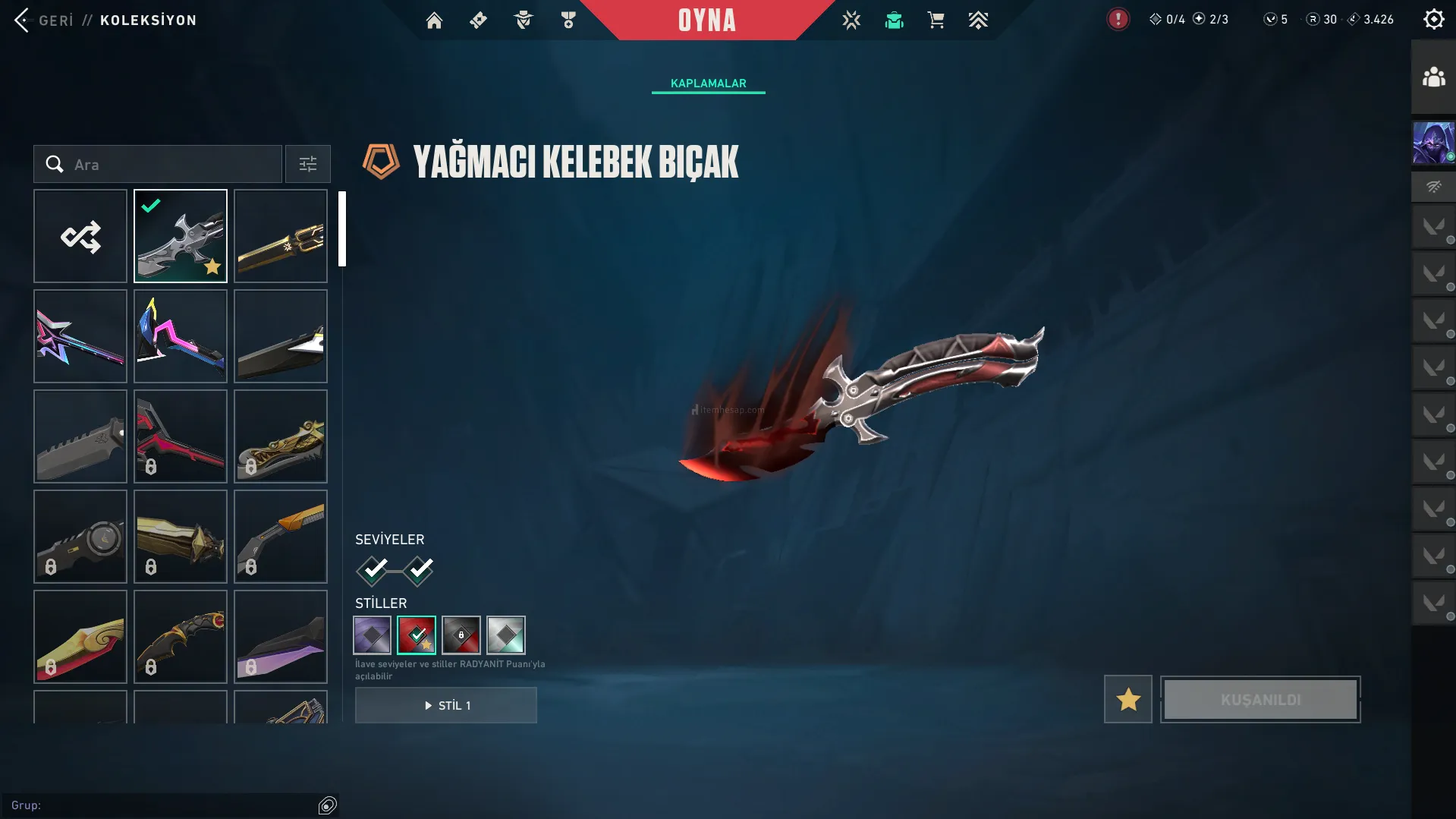Choose the purple style variant swatch

373,635
